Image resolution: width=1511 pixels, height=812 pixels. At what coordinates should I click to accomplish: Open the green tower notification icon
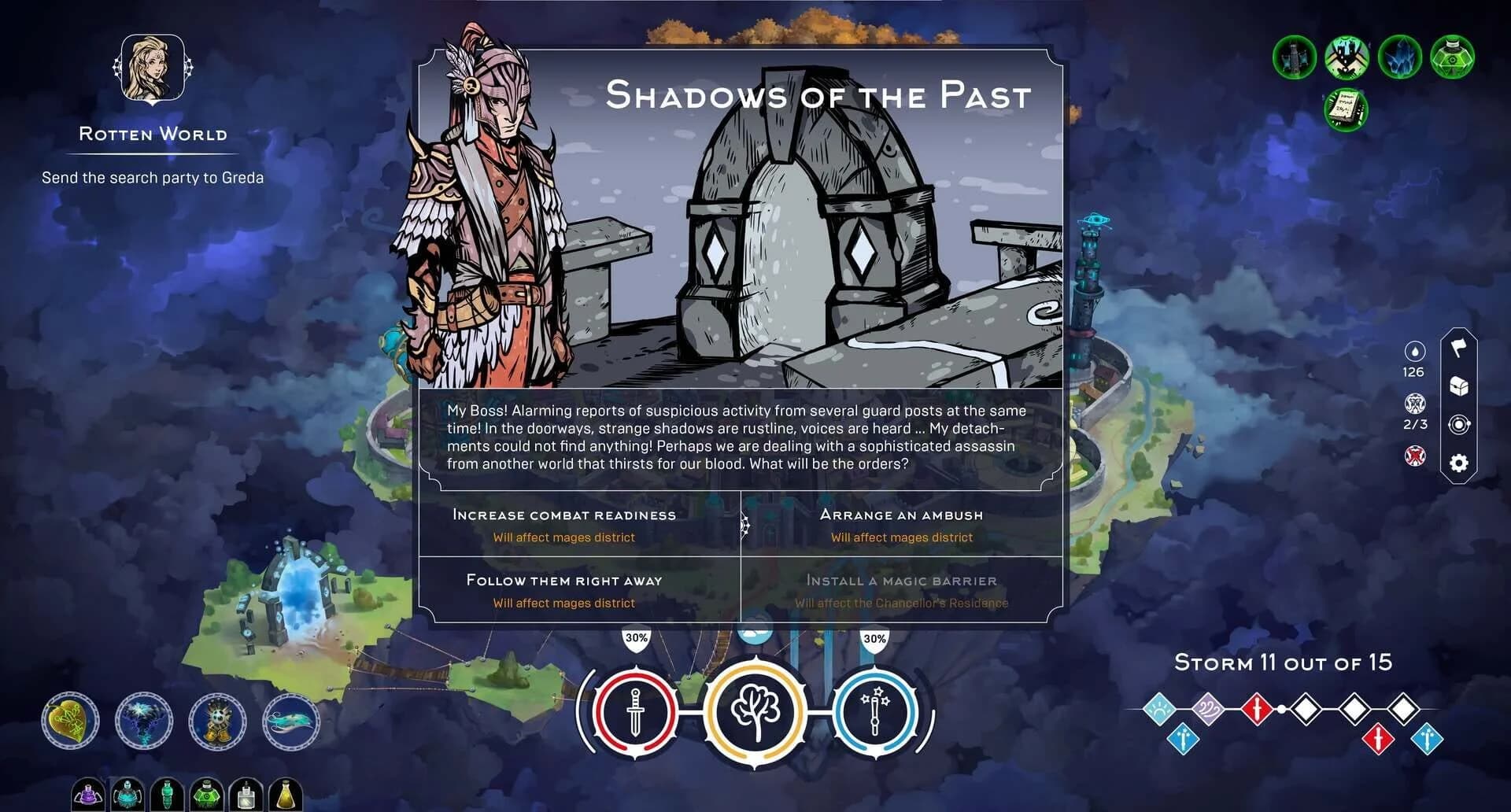(1293, 56)
